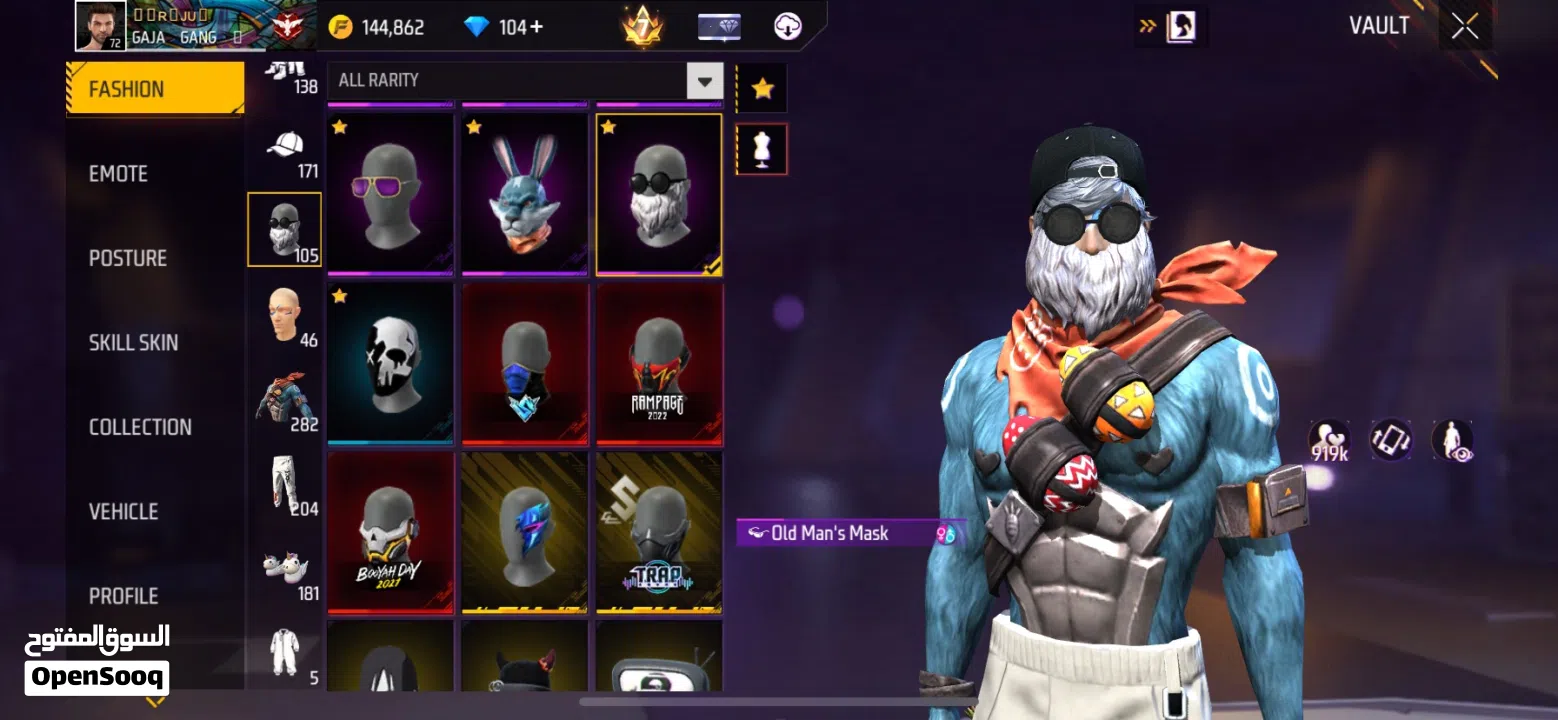Open the ALL RARITY dropdown
1558x720 pixels.
pos(704,80)
